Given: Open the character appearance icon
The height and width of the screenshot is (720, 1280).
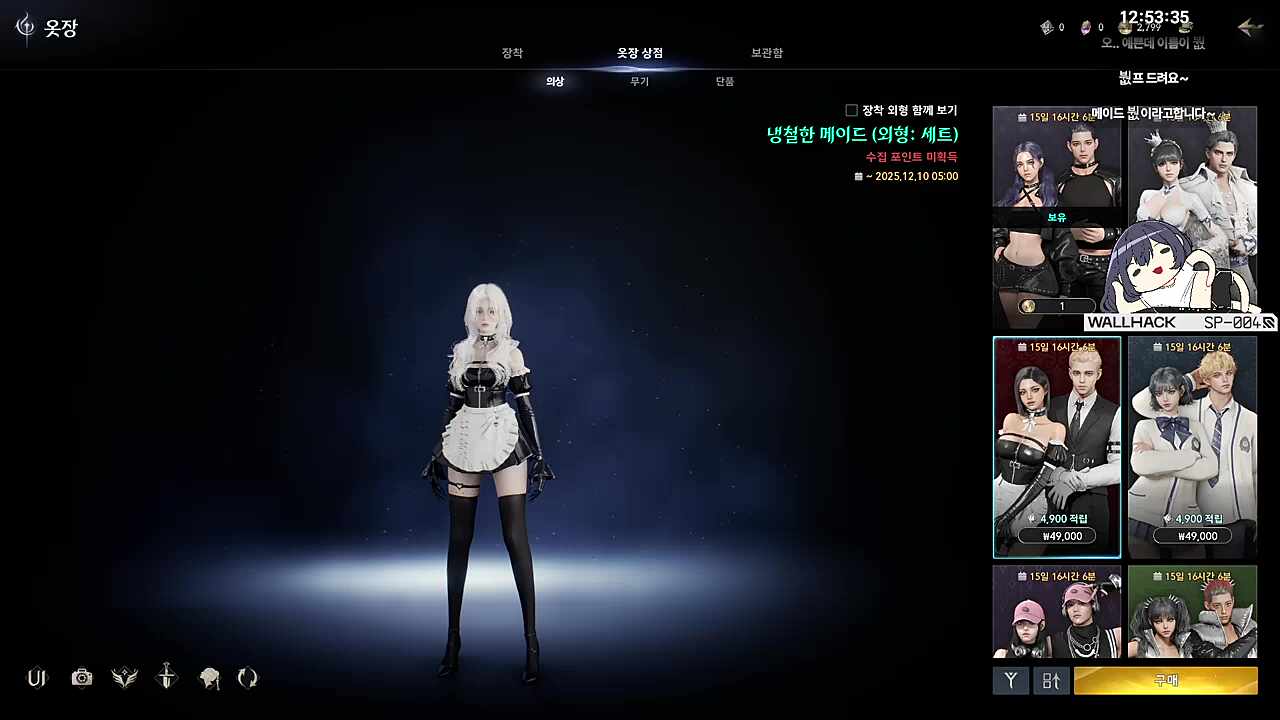Looking at the screenshot, I should point(208,678).
